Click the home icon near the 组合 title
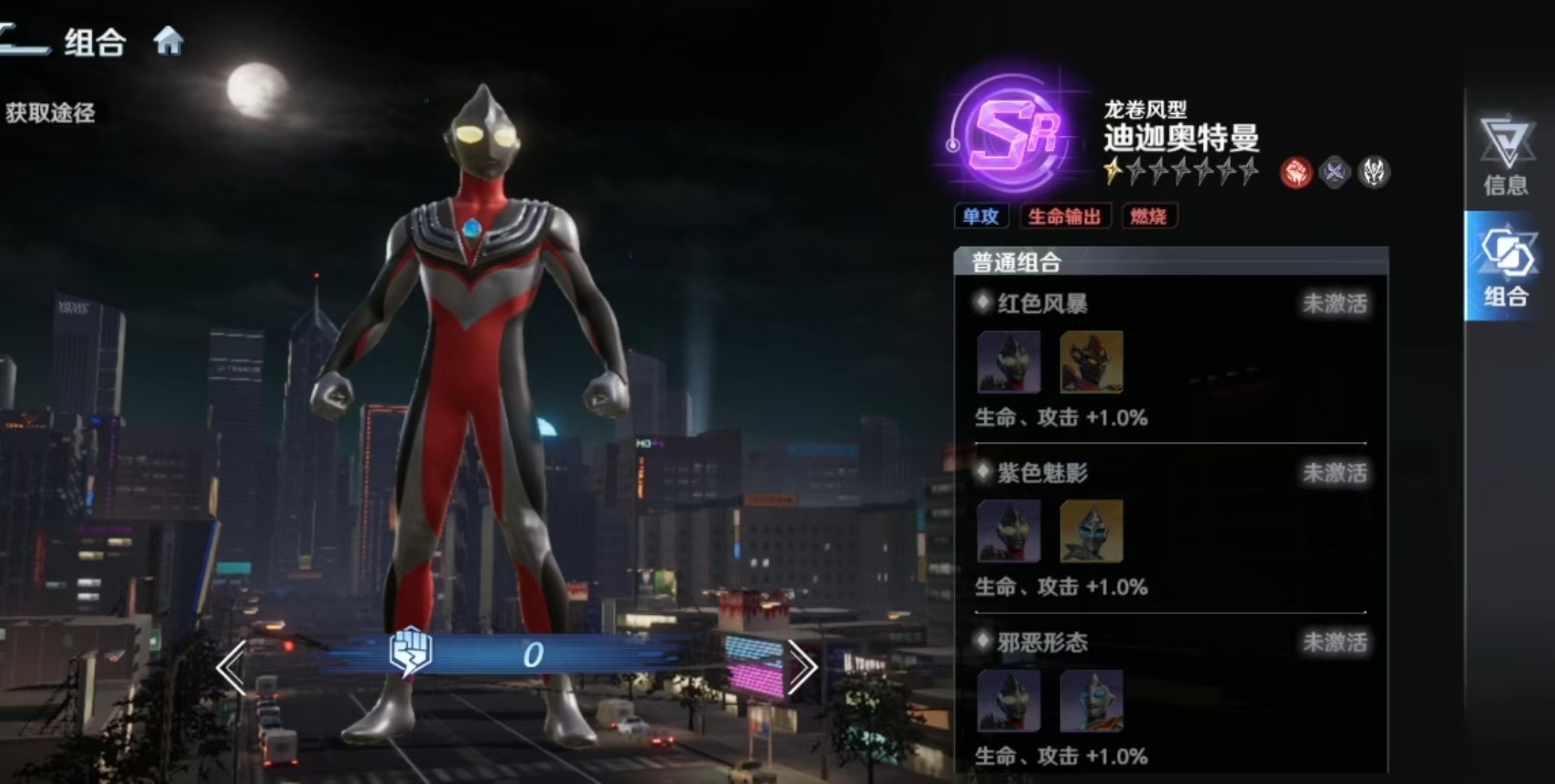Screen dimensions: 1555x784 click(x=169, y=42)
